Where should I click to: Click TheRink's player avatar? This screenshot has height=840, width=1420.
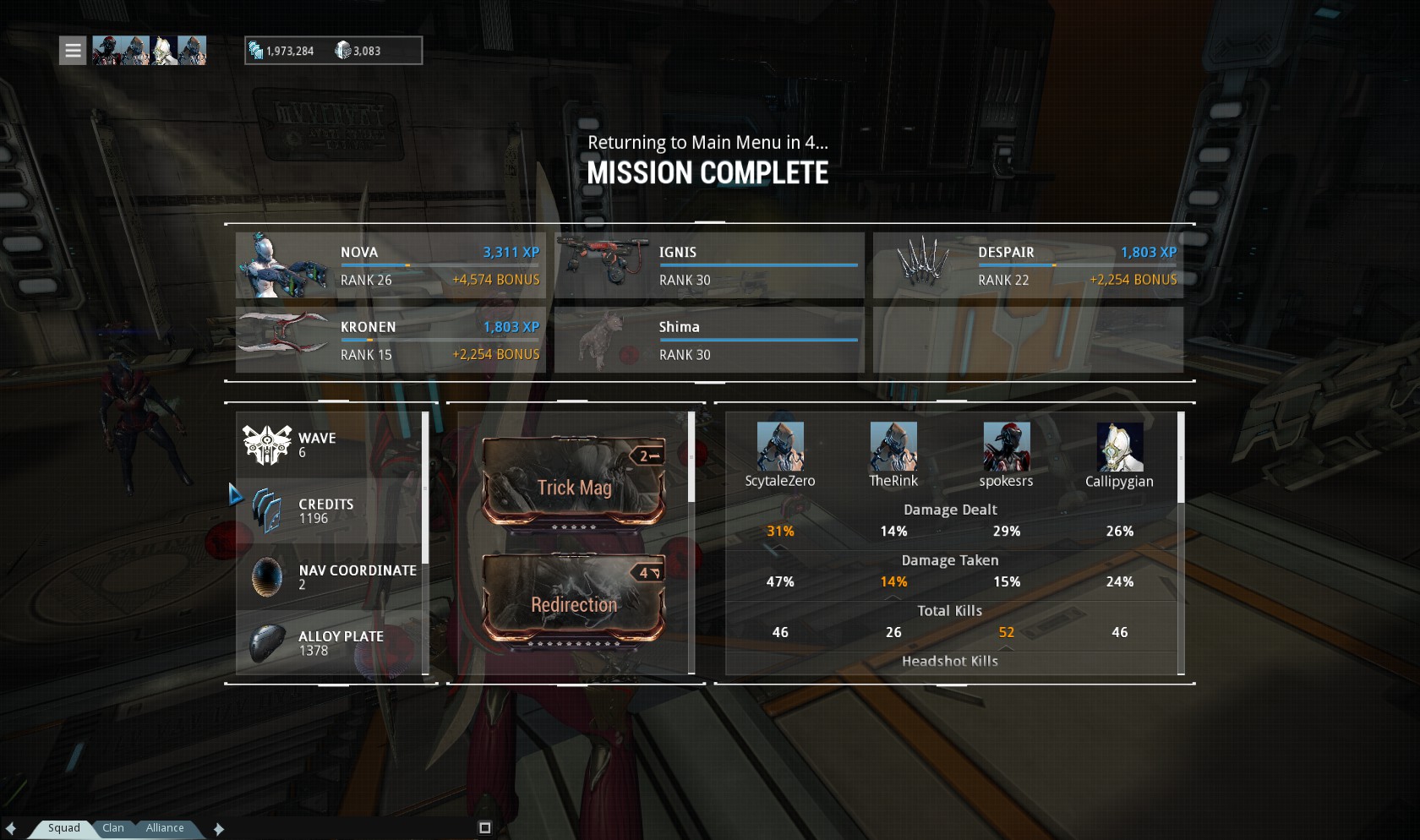(x=893, y=446)
